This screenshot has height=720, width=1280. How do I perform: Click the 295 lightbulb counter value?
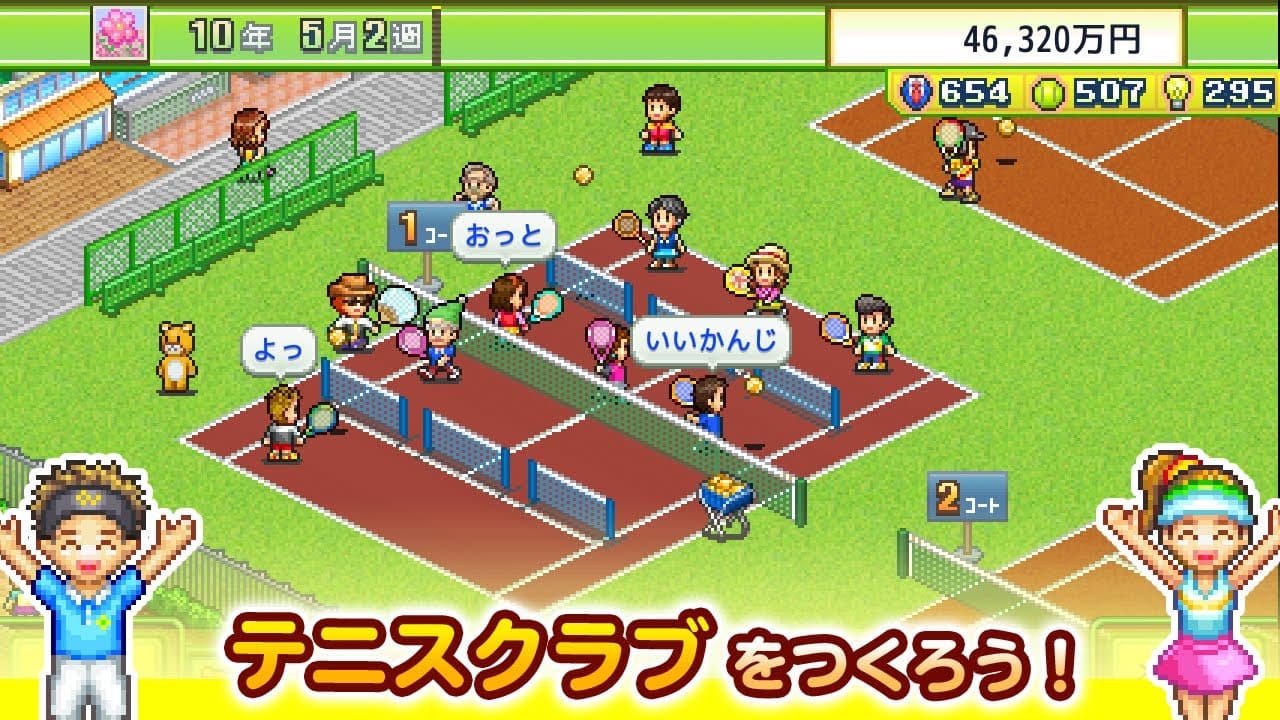point(1240,91)
